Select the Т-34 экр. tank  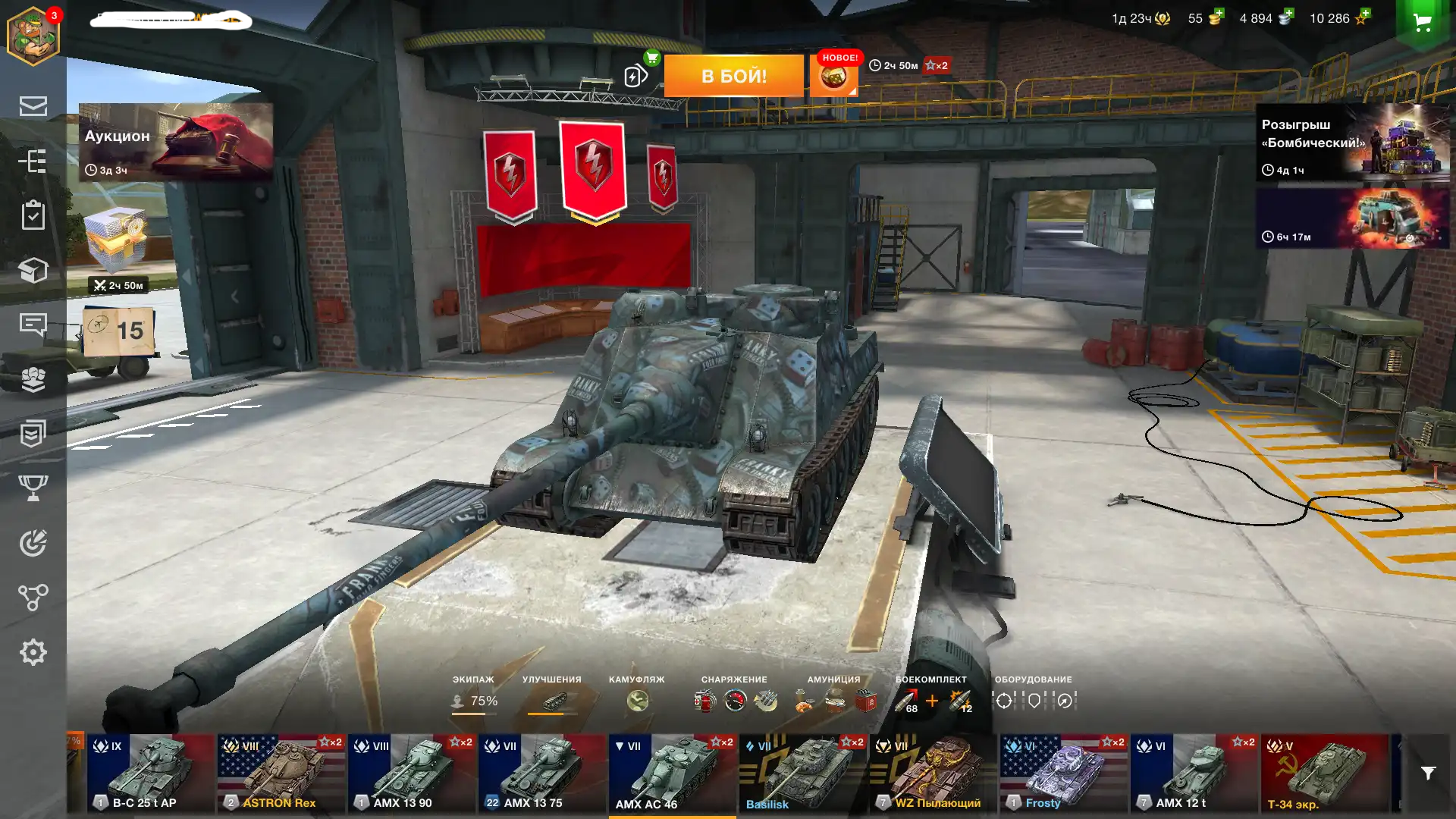[x=1325, y=773]
